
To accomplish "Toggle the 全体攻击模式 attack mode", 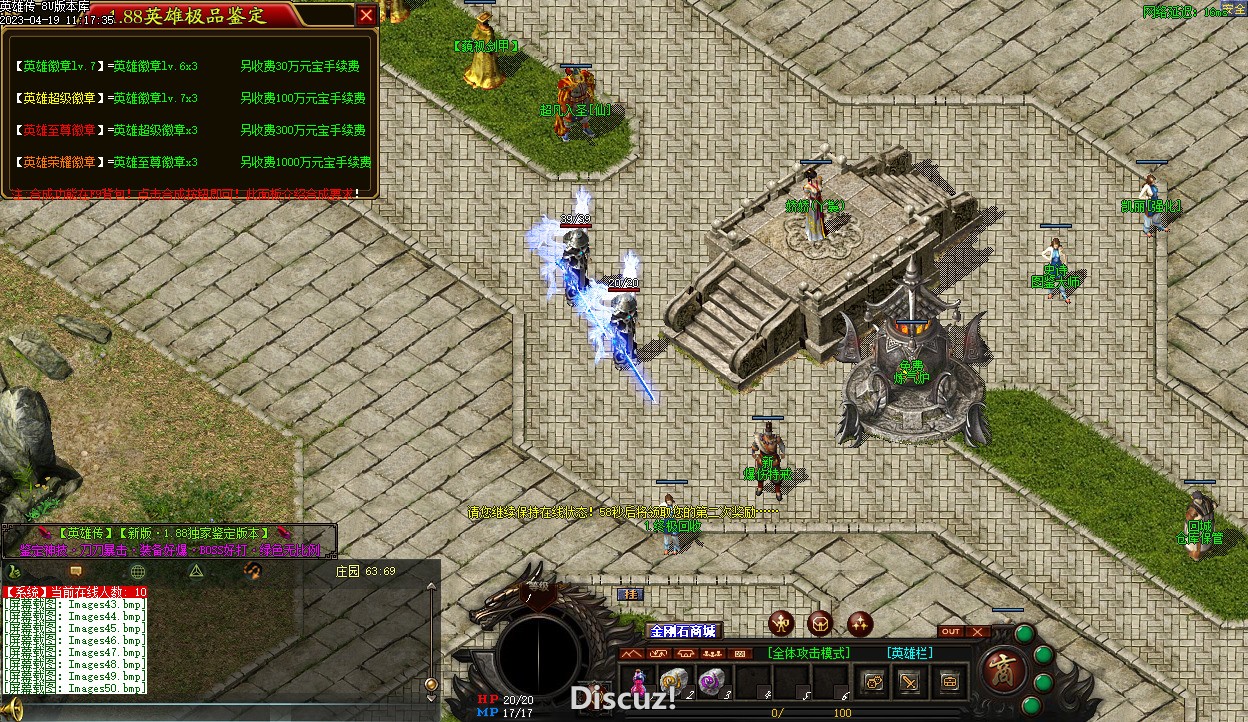I will (x=808, y=654).
